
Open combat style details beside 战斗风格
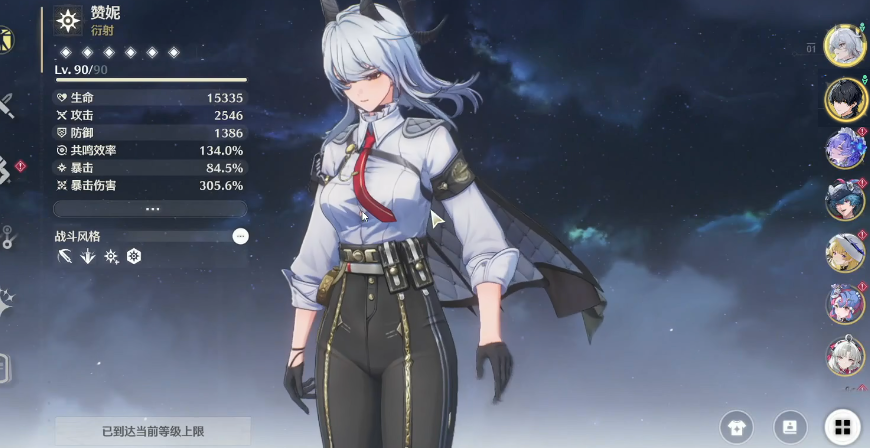(x=240, y=236)
